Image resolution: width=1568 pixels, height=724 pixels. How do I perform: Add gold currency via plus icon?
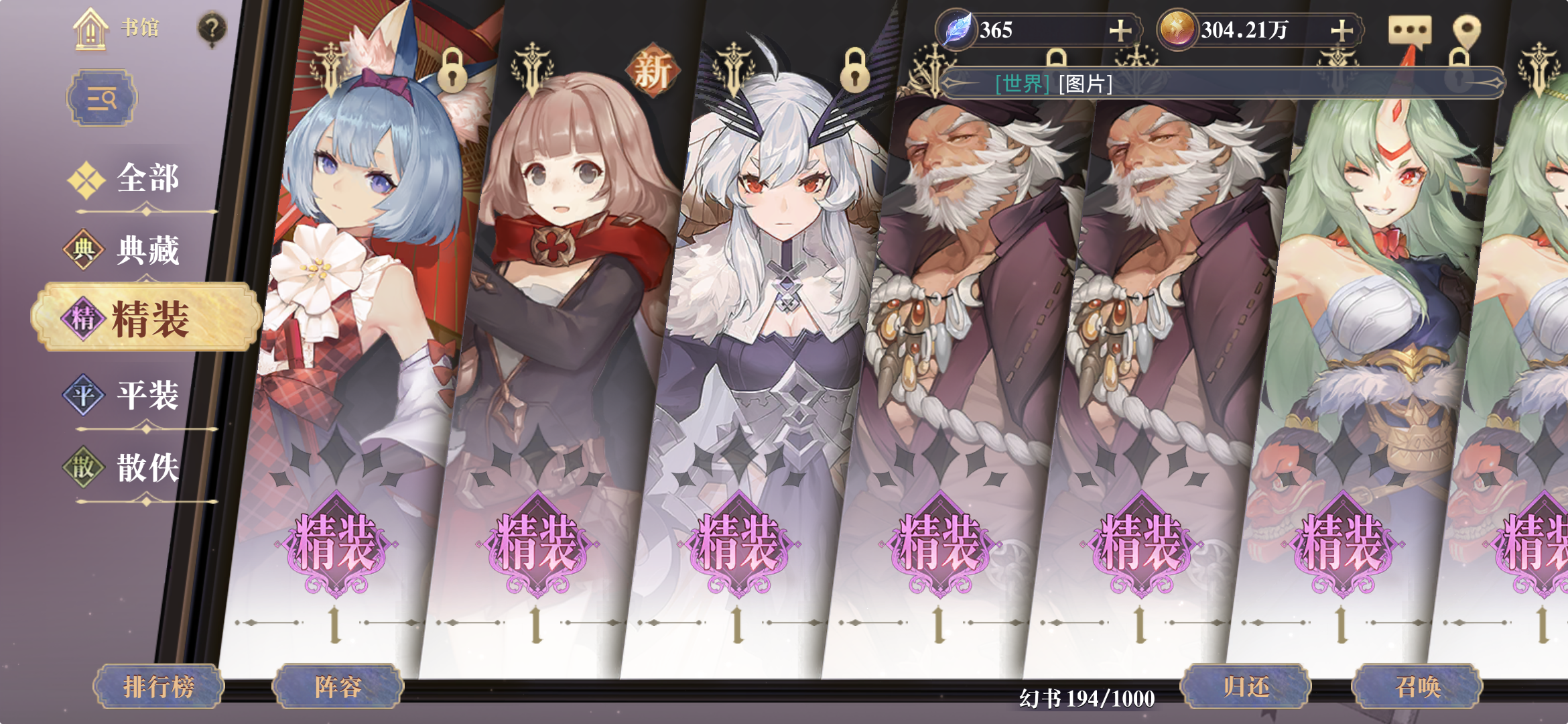[1341, 29]
